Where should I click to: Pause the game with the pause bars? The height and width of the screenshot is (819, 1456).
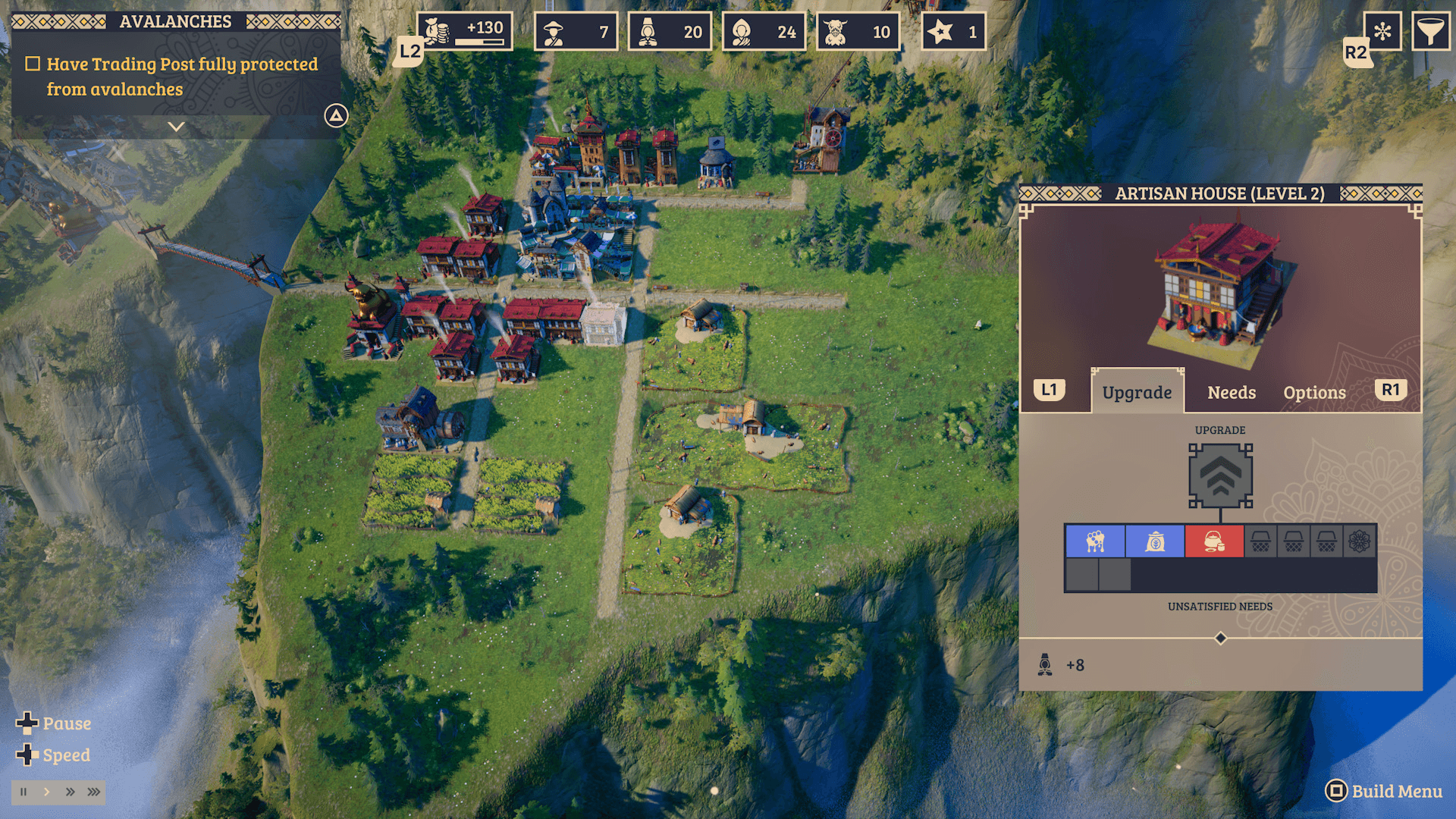click(x=24, y=792)
